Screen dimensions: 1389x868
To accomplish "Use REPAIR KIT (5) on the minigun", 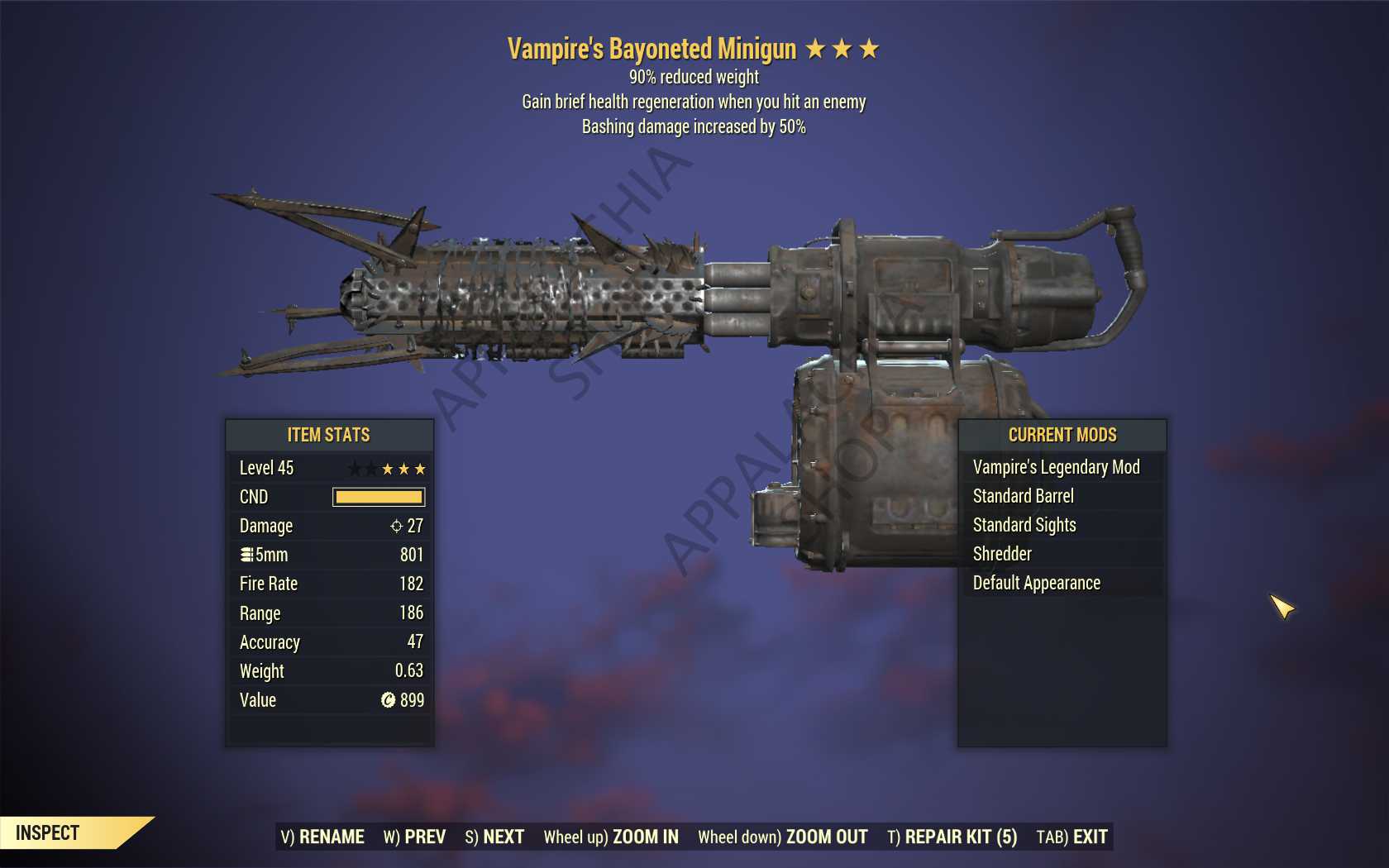I will point(952,837).
